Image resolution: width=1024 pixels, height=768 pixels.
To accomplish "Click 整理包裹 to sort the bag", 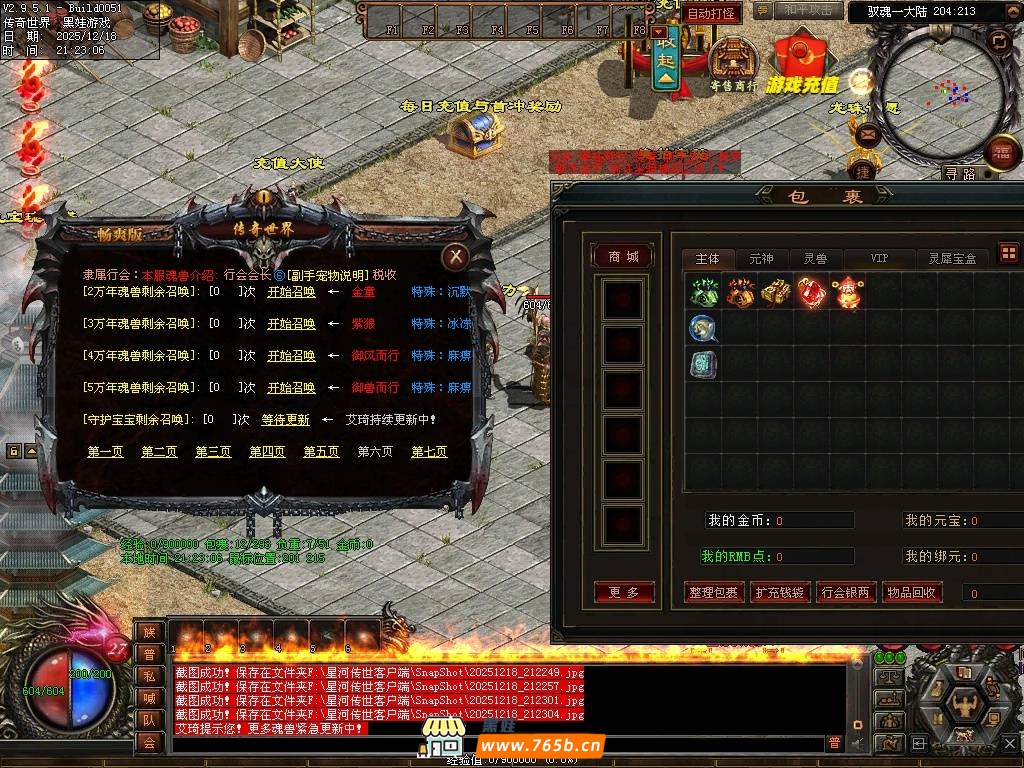I will click(713, 593).
